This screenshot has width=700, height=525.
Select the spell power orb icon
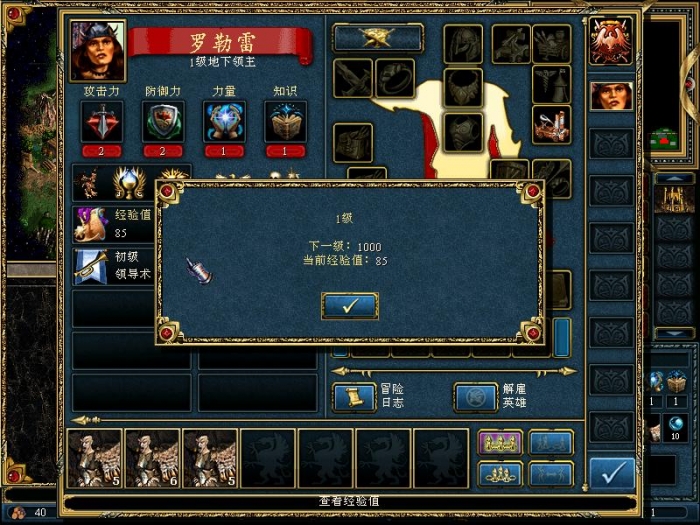(224, 121)
